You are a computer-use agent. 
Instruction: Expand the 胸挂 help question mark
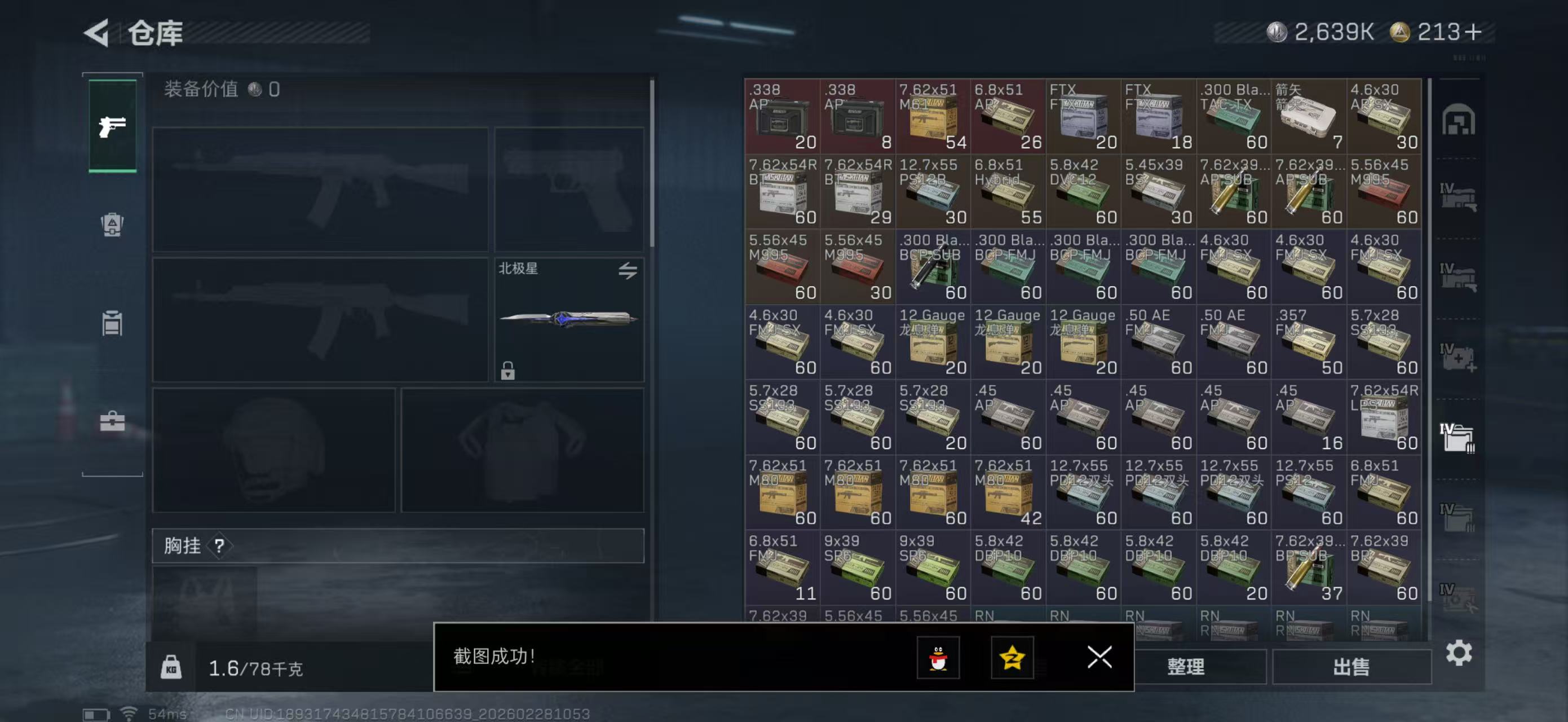[220, 546]
